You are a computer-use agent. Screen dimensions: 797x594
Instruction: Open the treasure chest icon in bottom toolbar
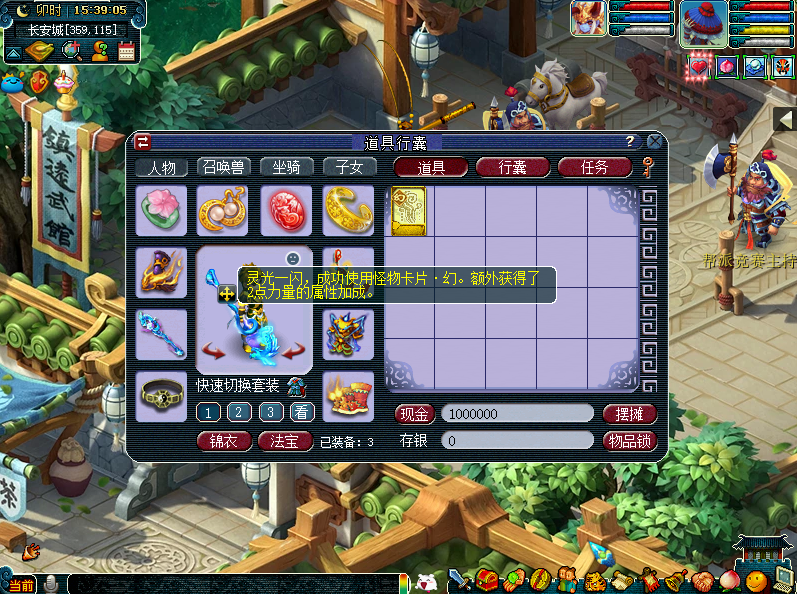(487, 580)
